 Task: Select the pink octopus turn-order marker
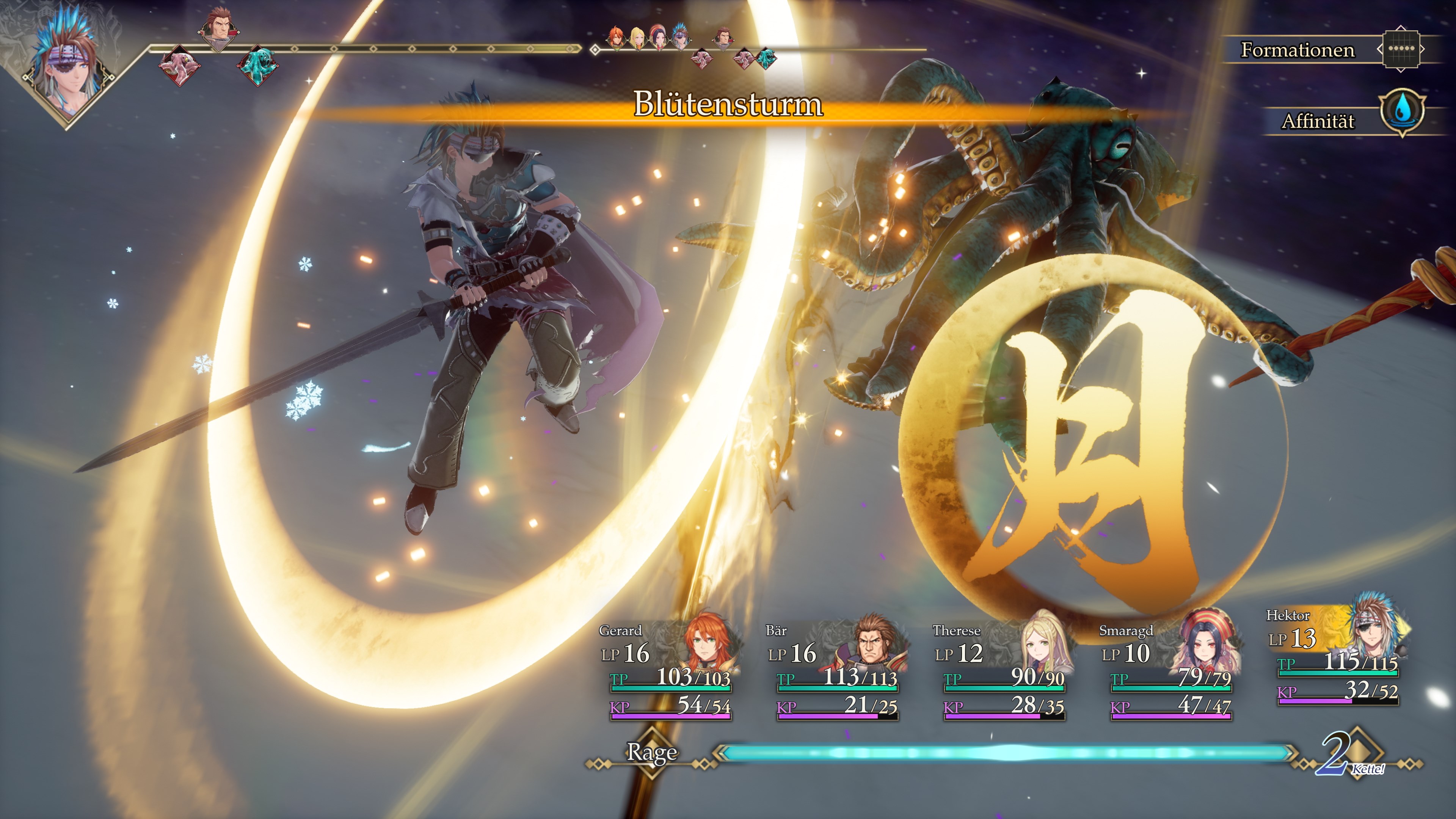pos(179,64)
